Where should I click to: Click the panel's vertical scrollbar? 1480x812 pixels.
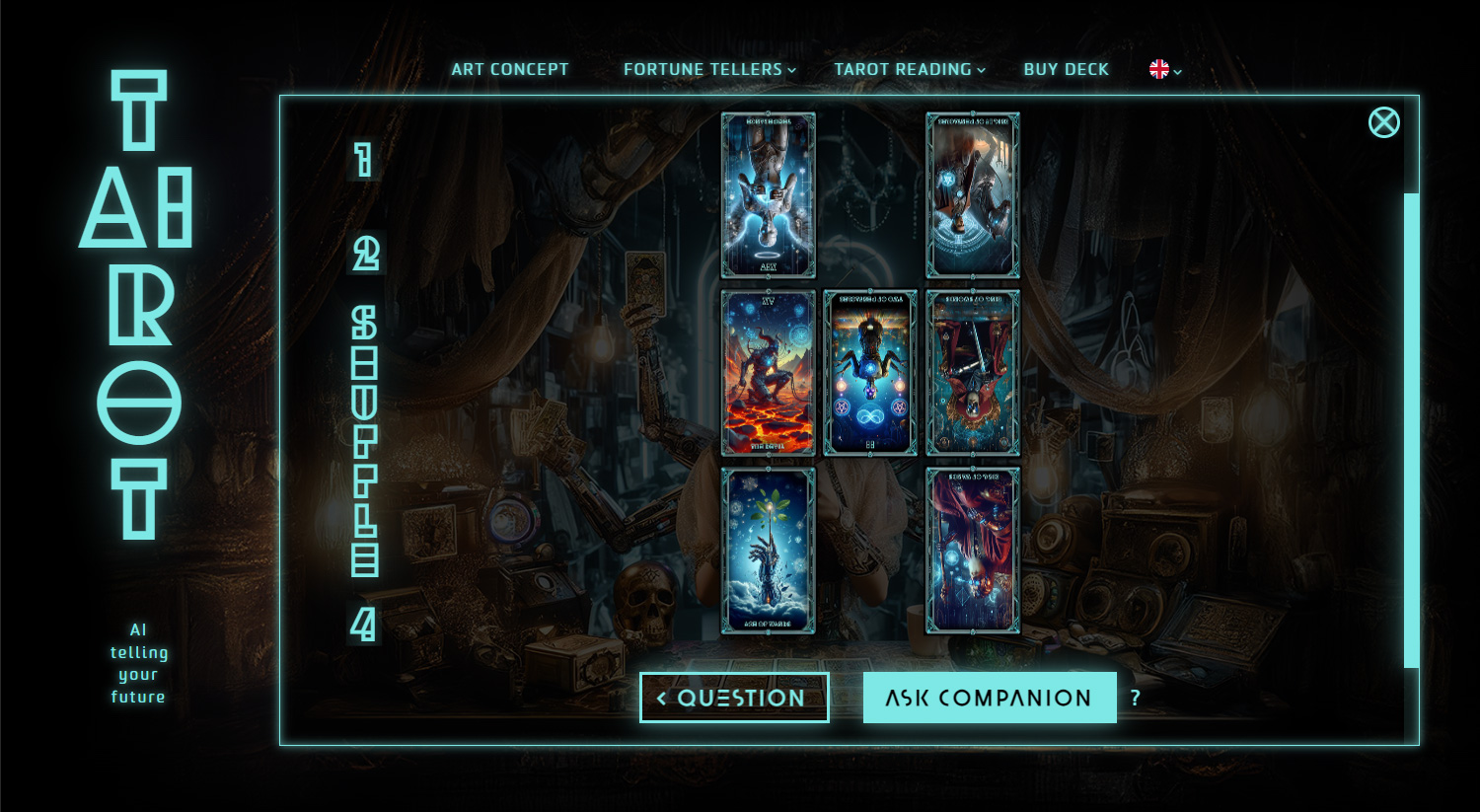(1411, 429)
